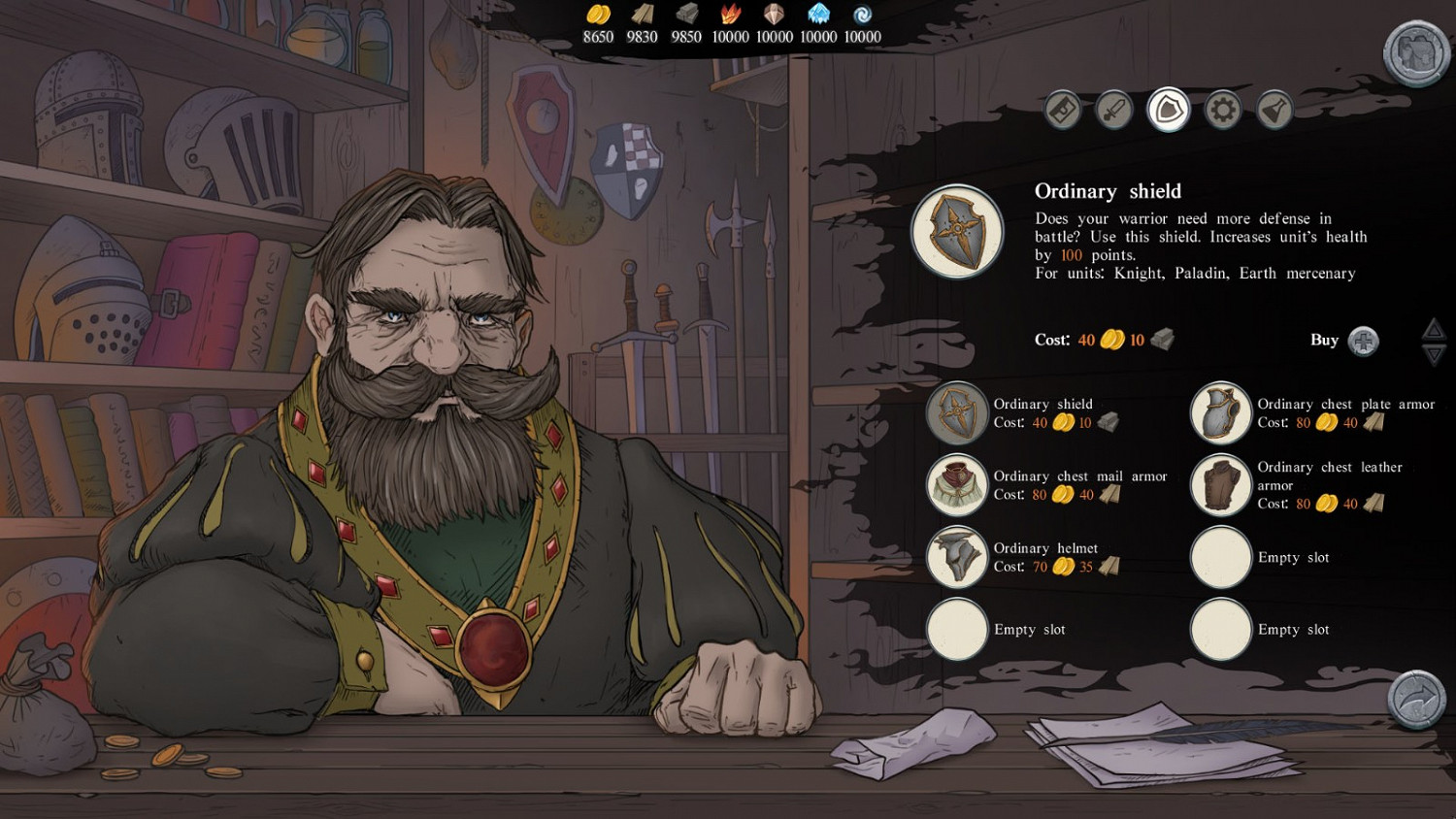Select the shield armor category tab icon

click(x=1167, y=110)
